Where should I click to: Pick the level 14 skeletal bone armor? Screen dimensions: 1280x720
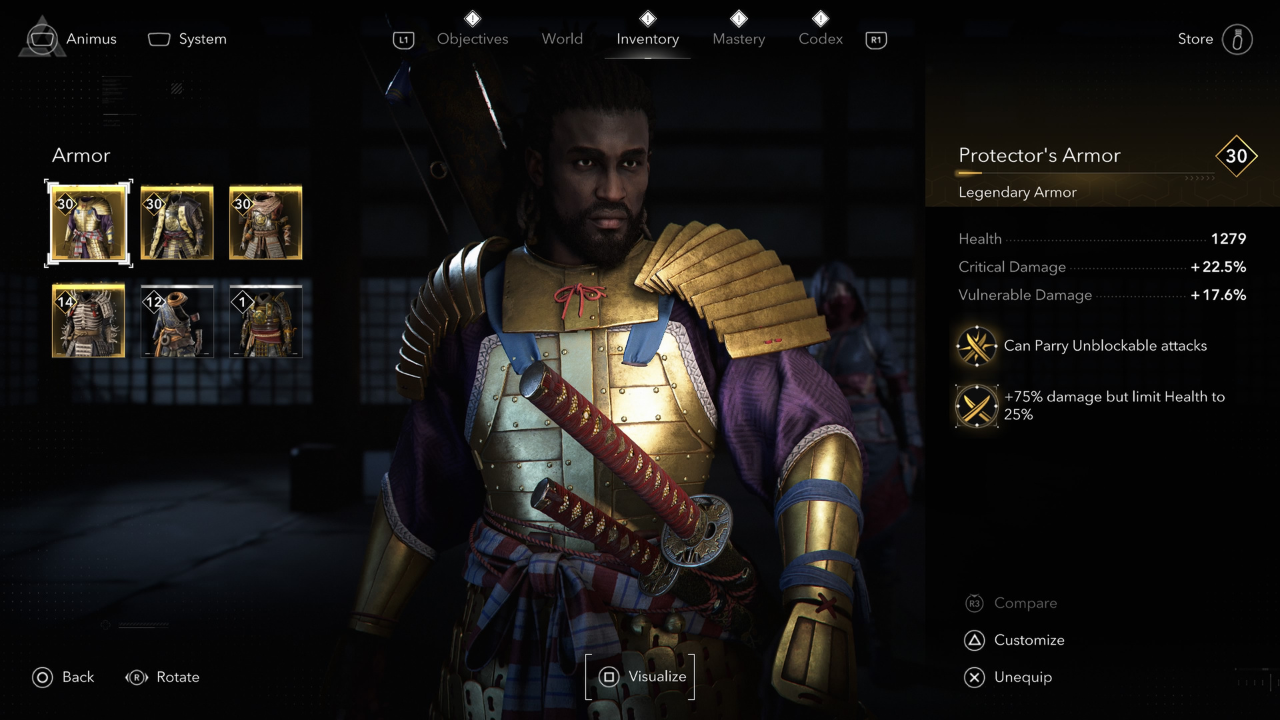coord(88,321)
